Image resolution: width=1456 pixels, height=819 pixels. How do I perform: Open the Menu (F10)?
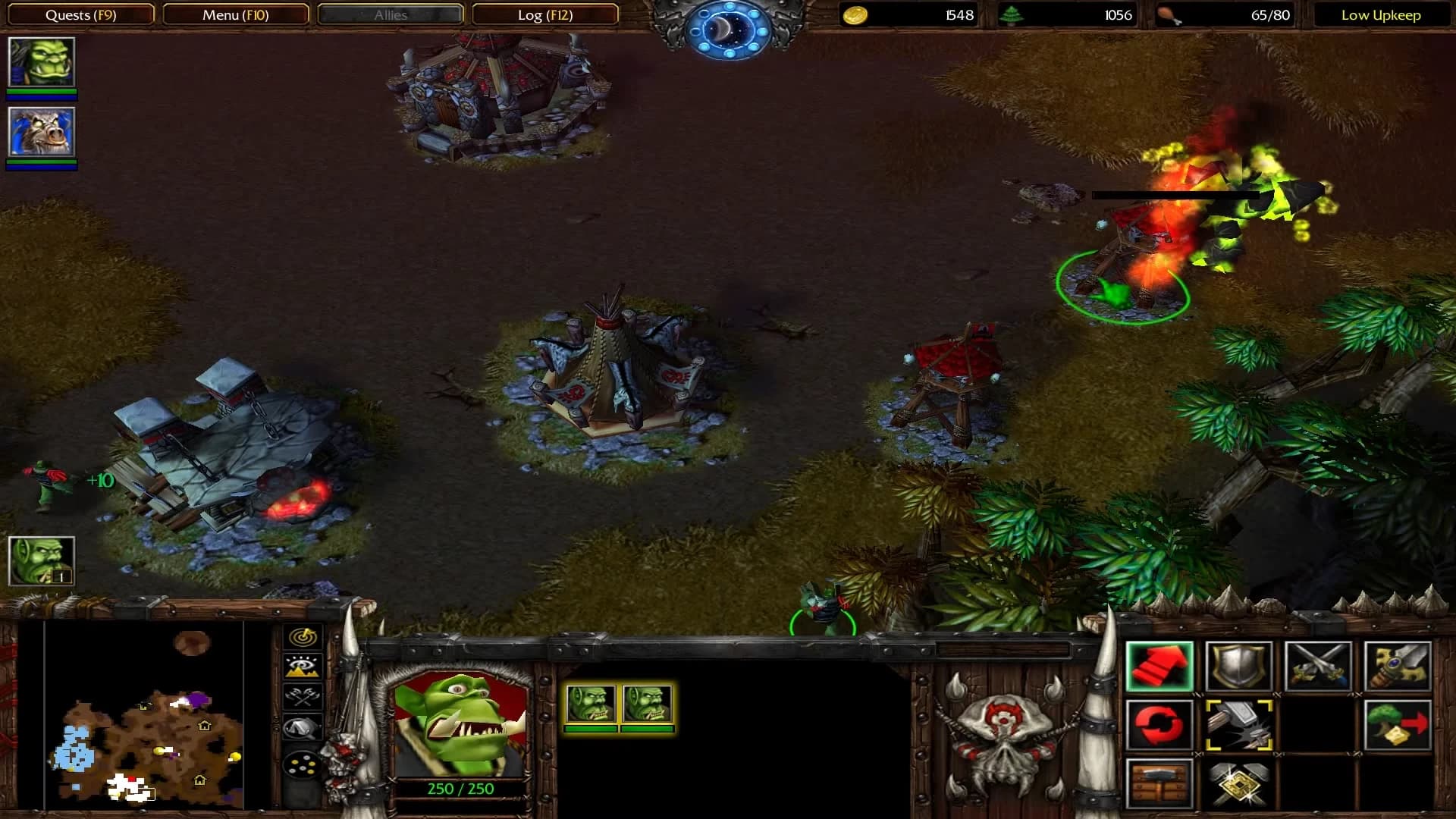click(x=235, y=14)
